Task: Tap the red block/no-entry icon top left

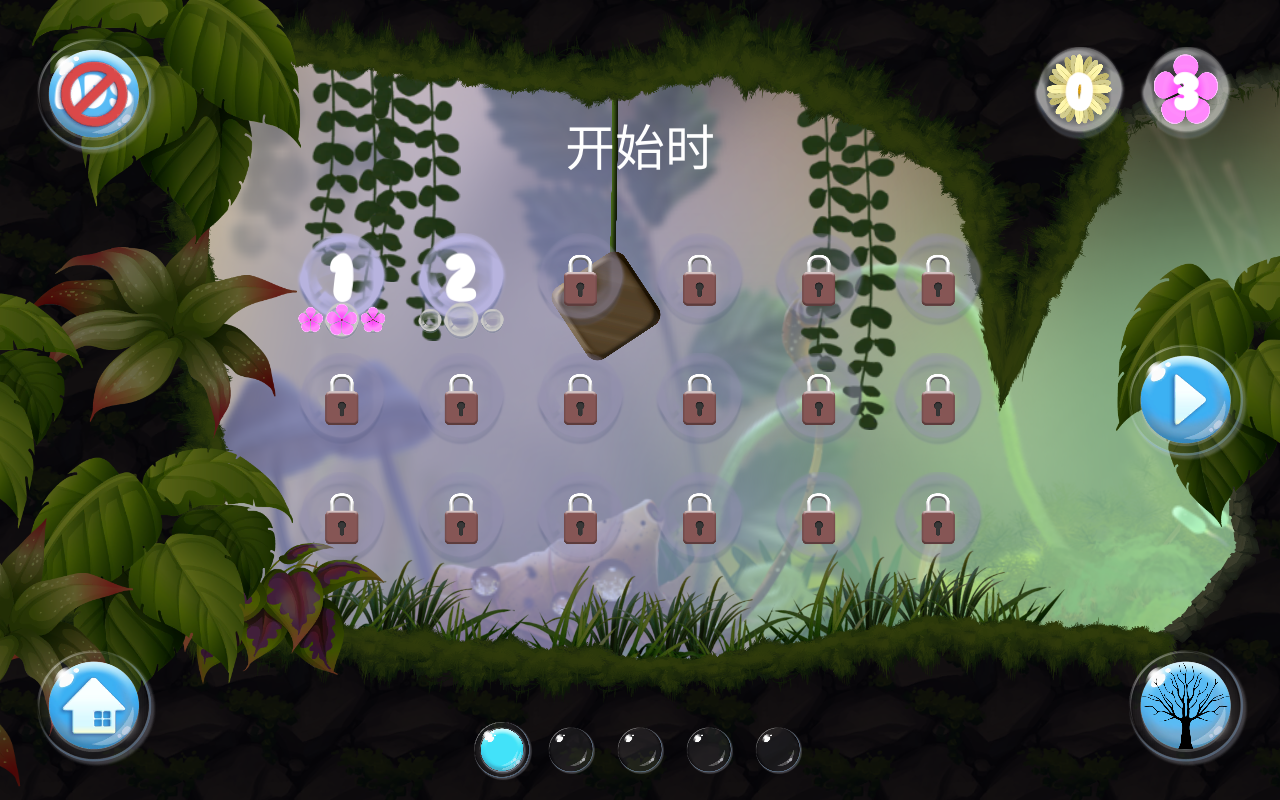Action: [93, 93]
